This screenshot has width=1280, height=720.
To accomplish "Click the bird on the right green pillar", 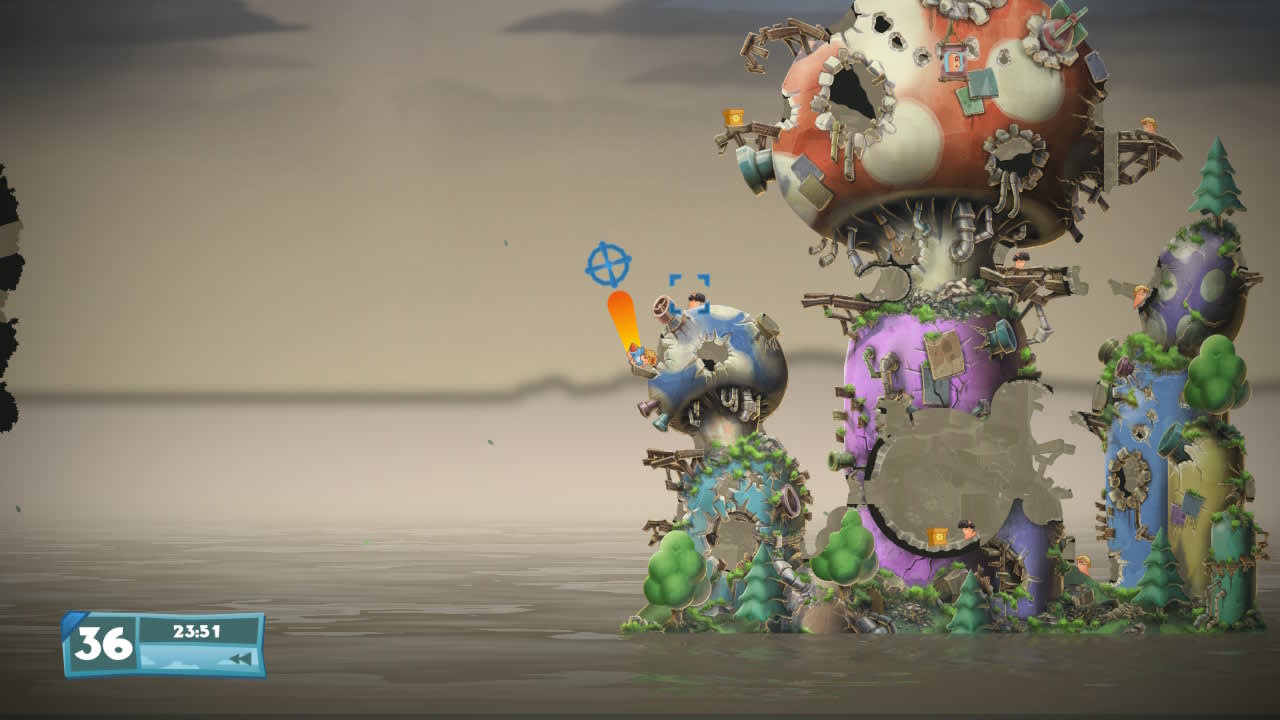I will click(x=1139, y=296).
